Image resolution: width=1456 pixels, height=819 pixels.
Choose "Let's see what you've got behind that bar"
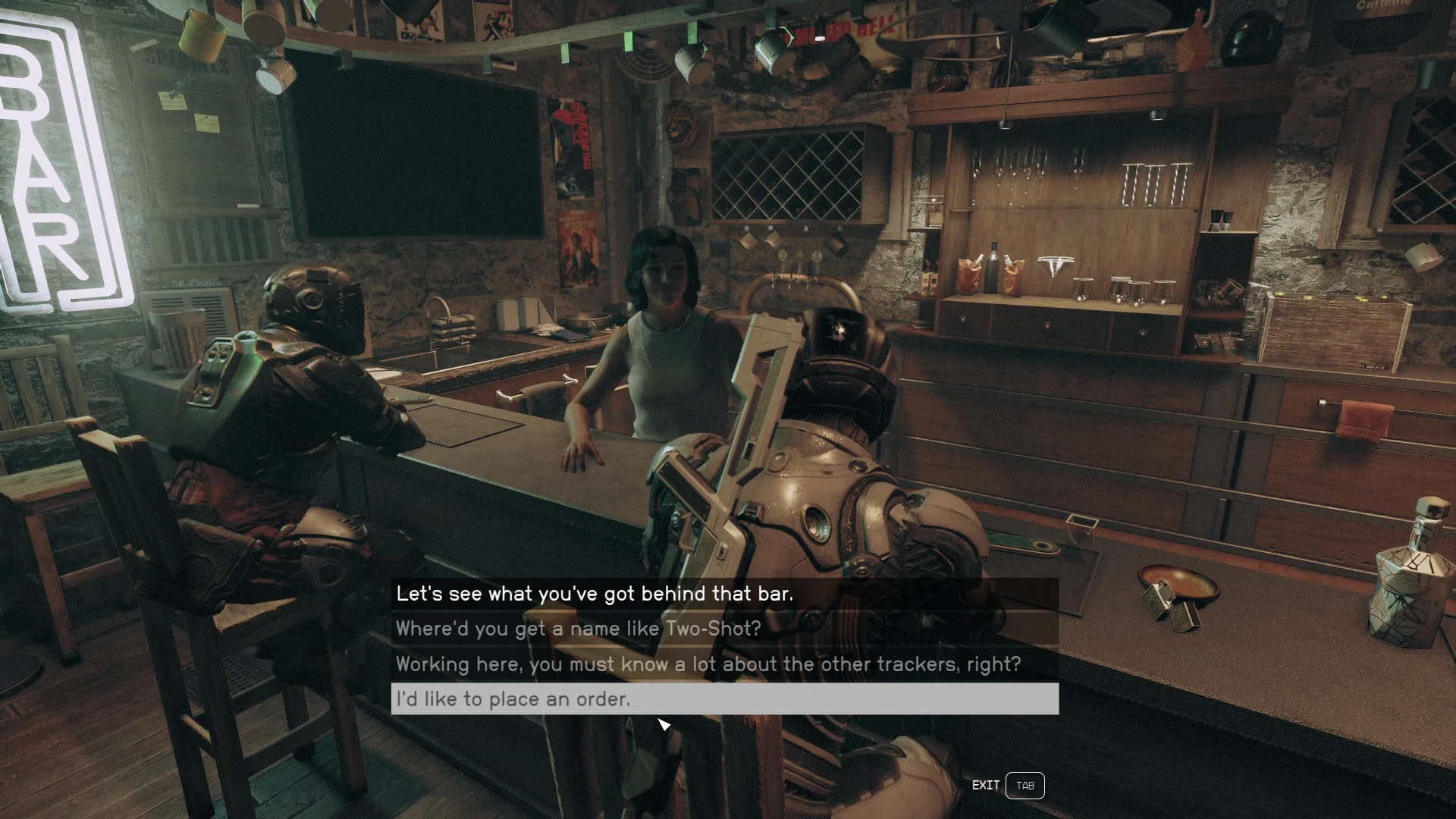click(595, 594)
